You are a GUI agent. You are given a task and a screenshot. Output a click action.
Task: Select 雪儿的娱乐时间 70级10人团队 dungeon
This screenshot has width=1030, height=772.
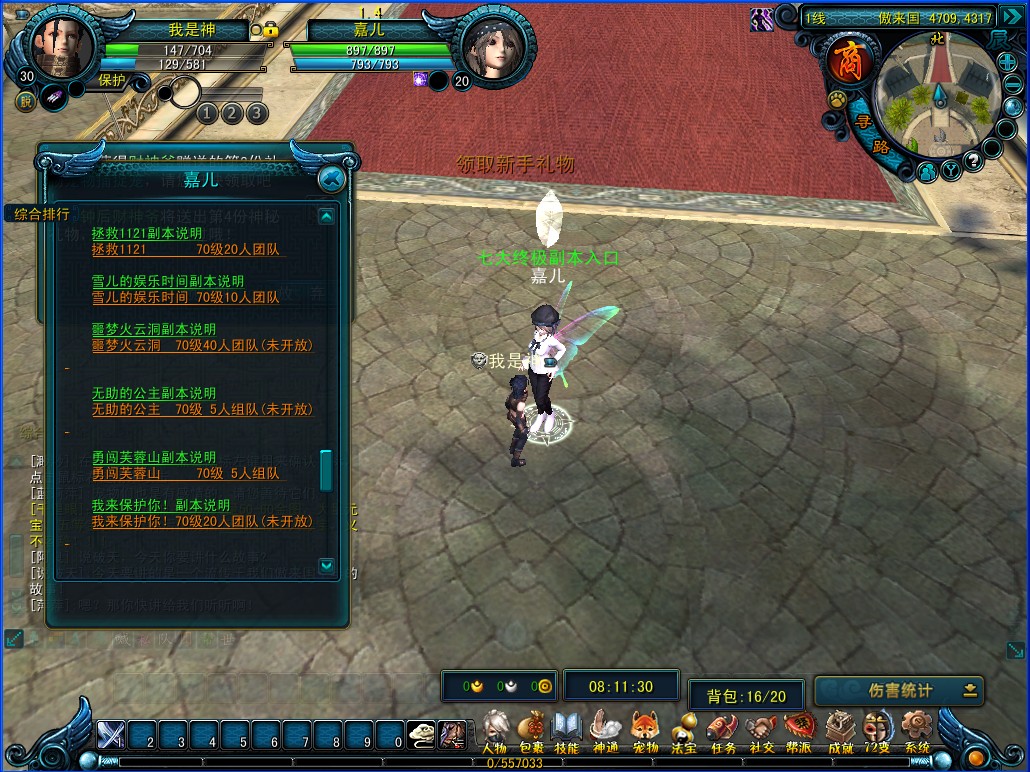185,297
